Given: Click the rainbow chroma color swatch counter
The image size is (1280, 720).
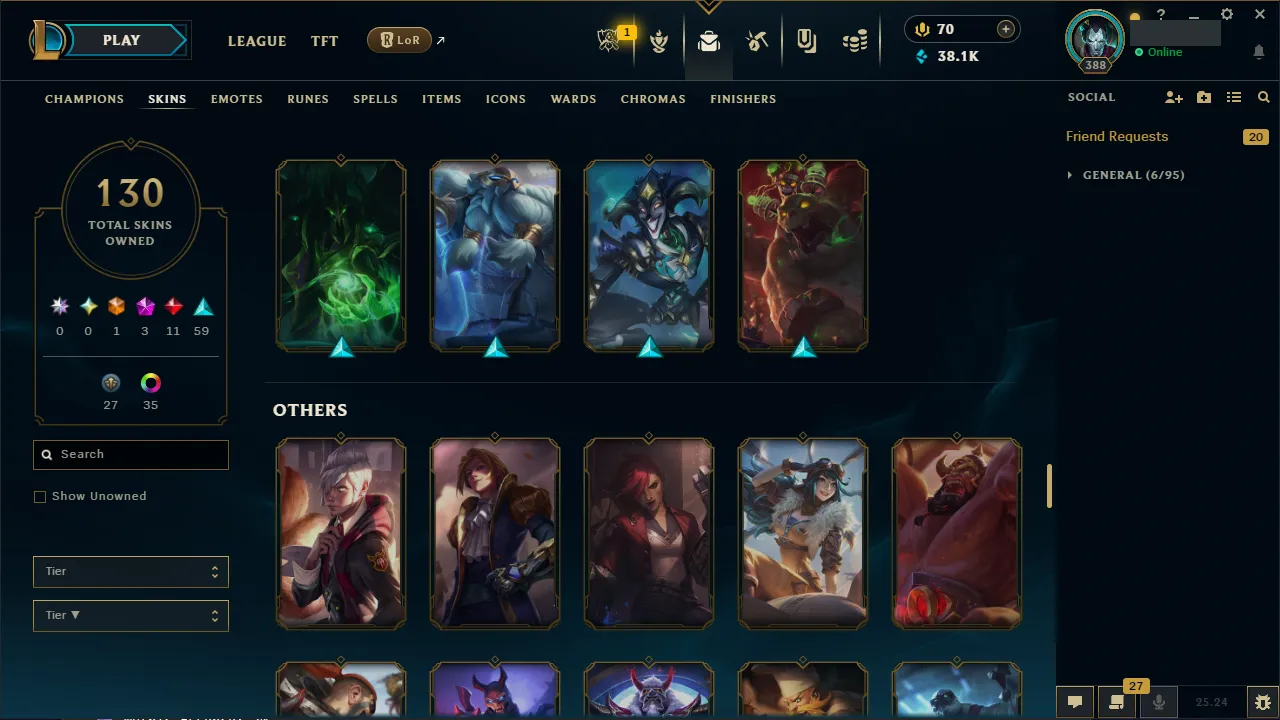Looking at the screenshot, I should pos(150,383).
